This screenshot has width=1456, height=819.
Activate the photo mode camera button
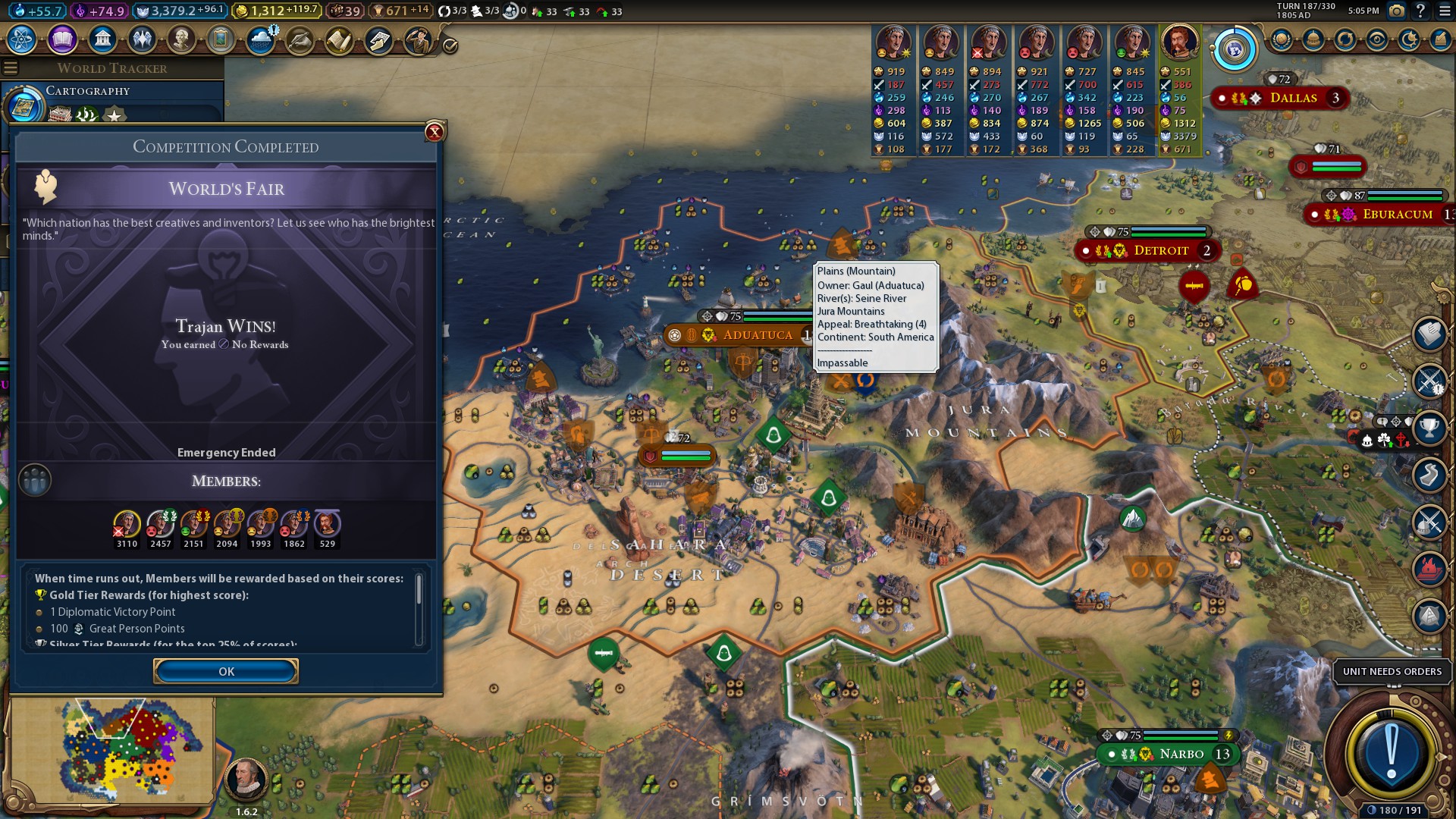pos(1396,11)
